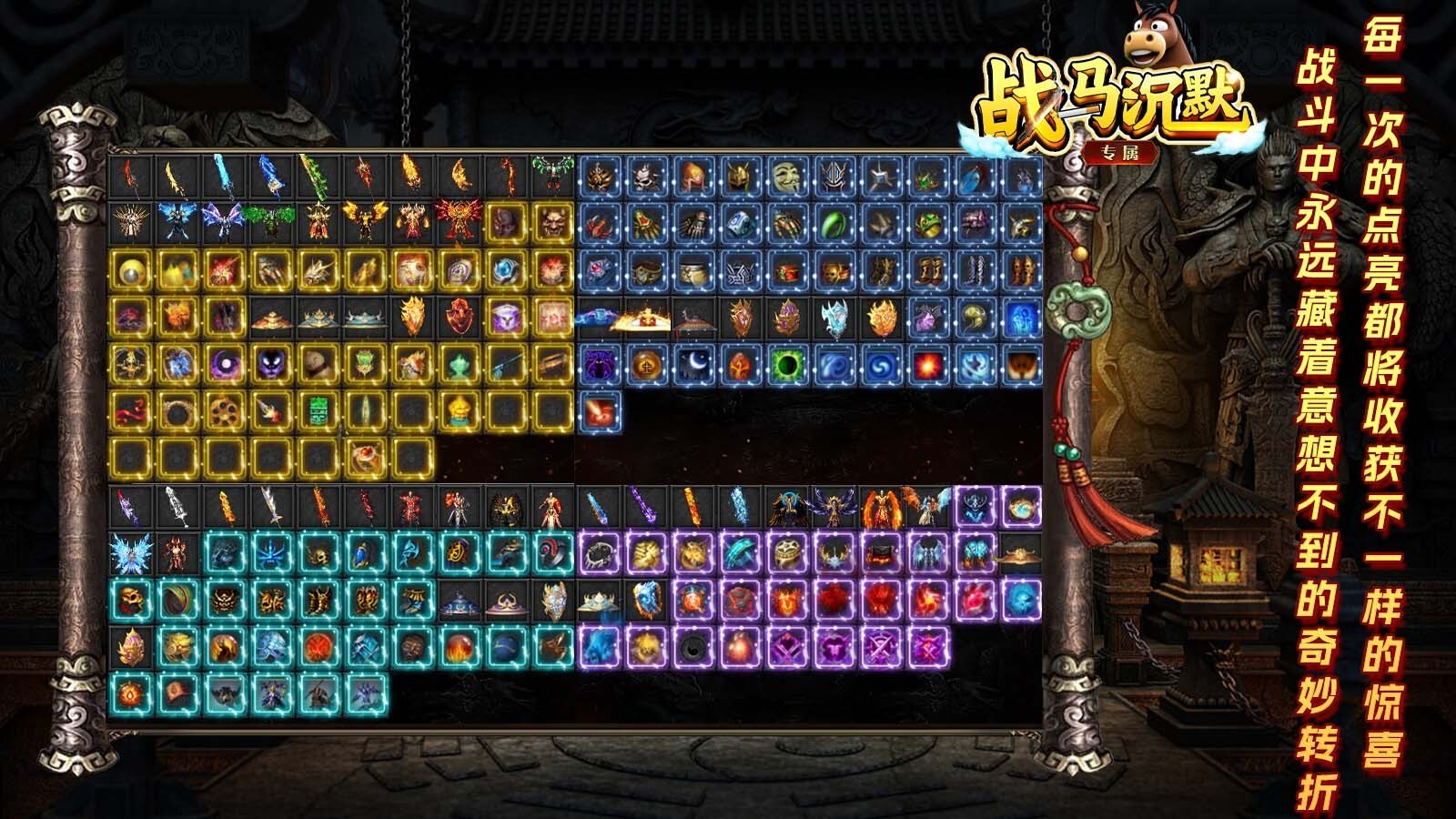Click the white pearl orb in gold frame
Image resolution: width=1456 pixels, height=819 pixels.
point(131,271)
